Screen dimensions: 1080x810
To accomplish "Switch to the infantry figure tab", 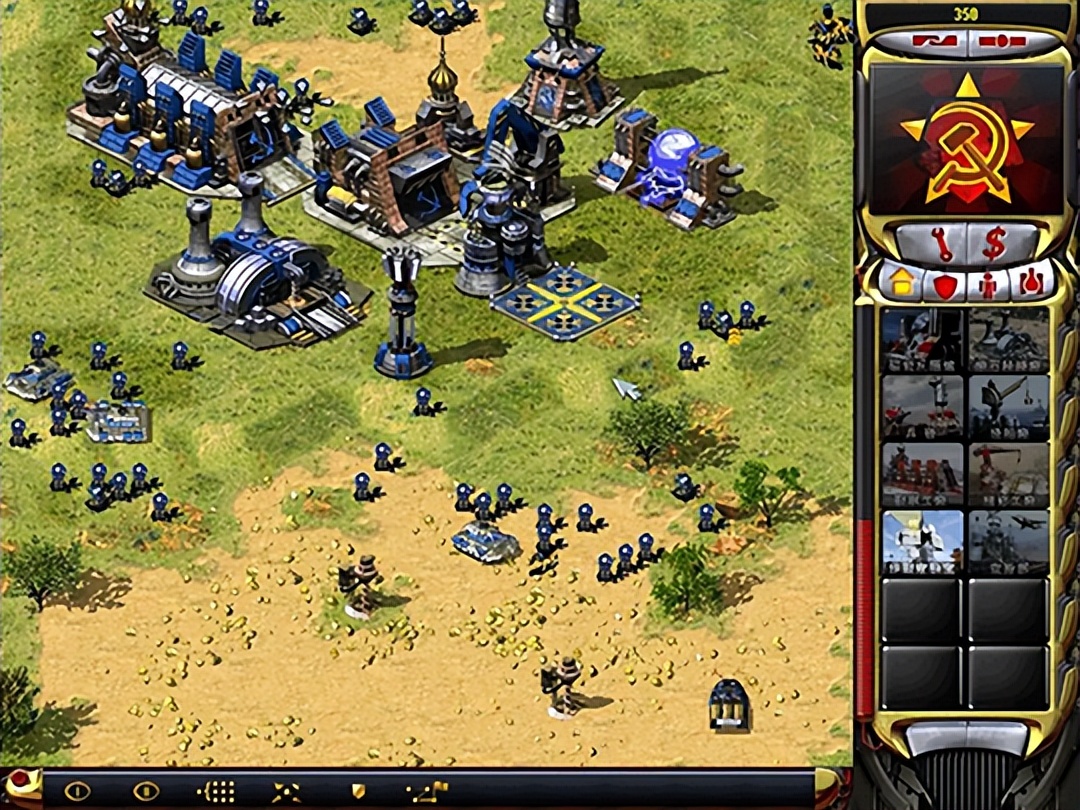I will [988, 285].
